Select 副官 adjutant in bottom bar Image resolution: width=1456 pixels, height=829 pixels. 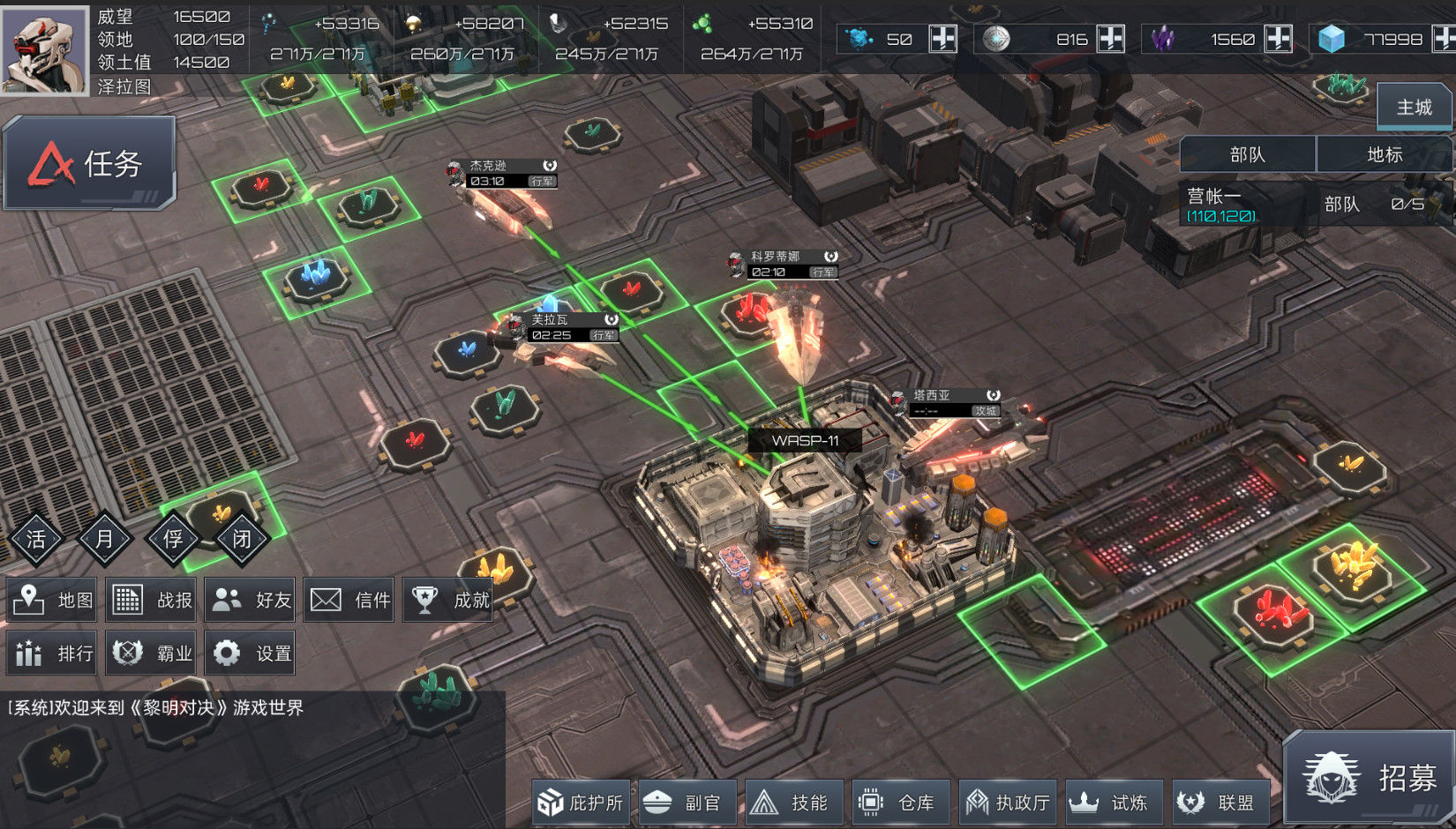click(x=687, y=803)
